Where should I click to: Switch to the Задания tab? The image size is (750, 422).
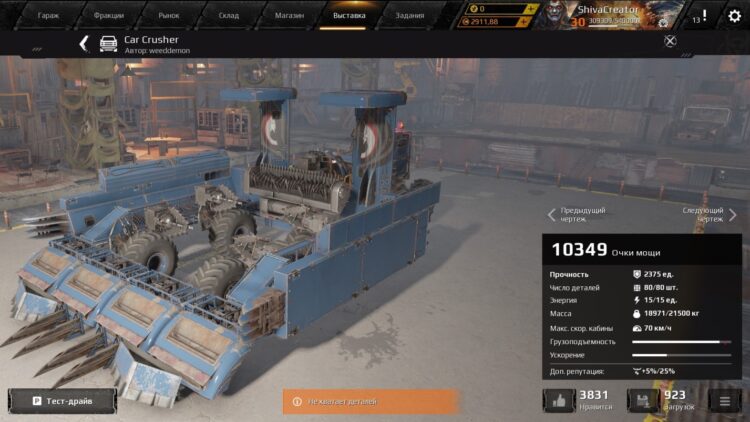click(409, 15)
